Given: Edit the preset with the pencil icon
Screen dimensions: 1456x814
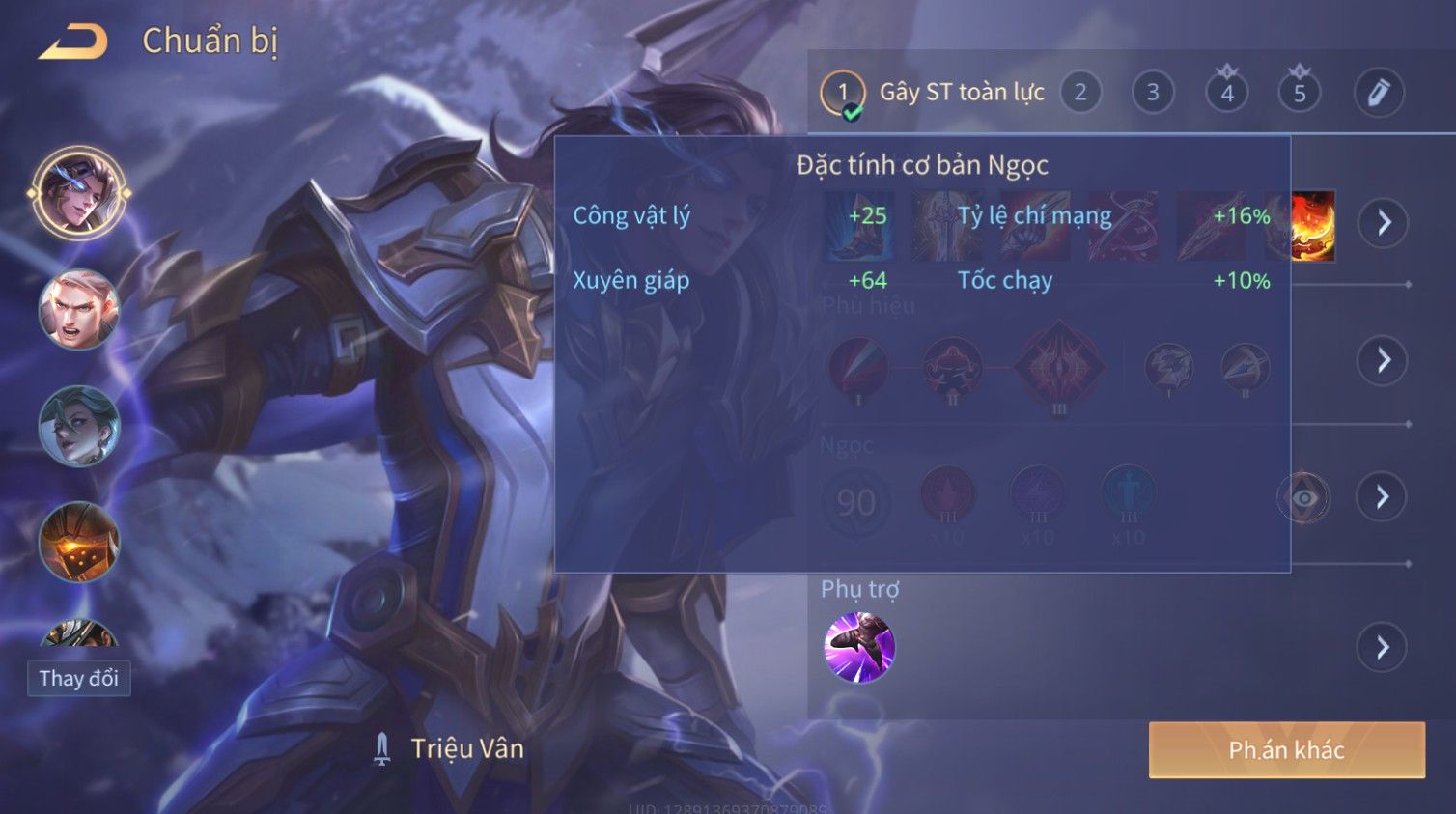Looking at the screenshot, I should click(1378, 93).
